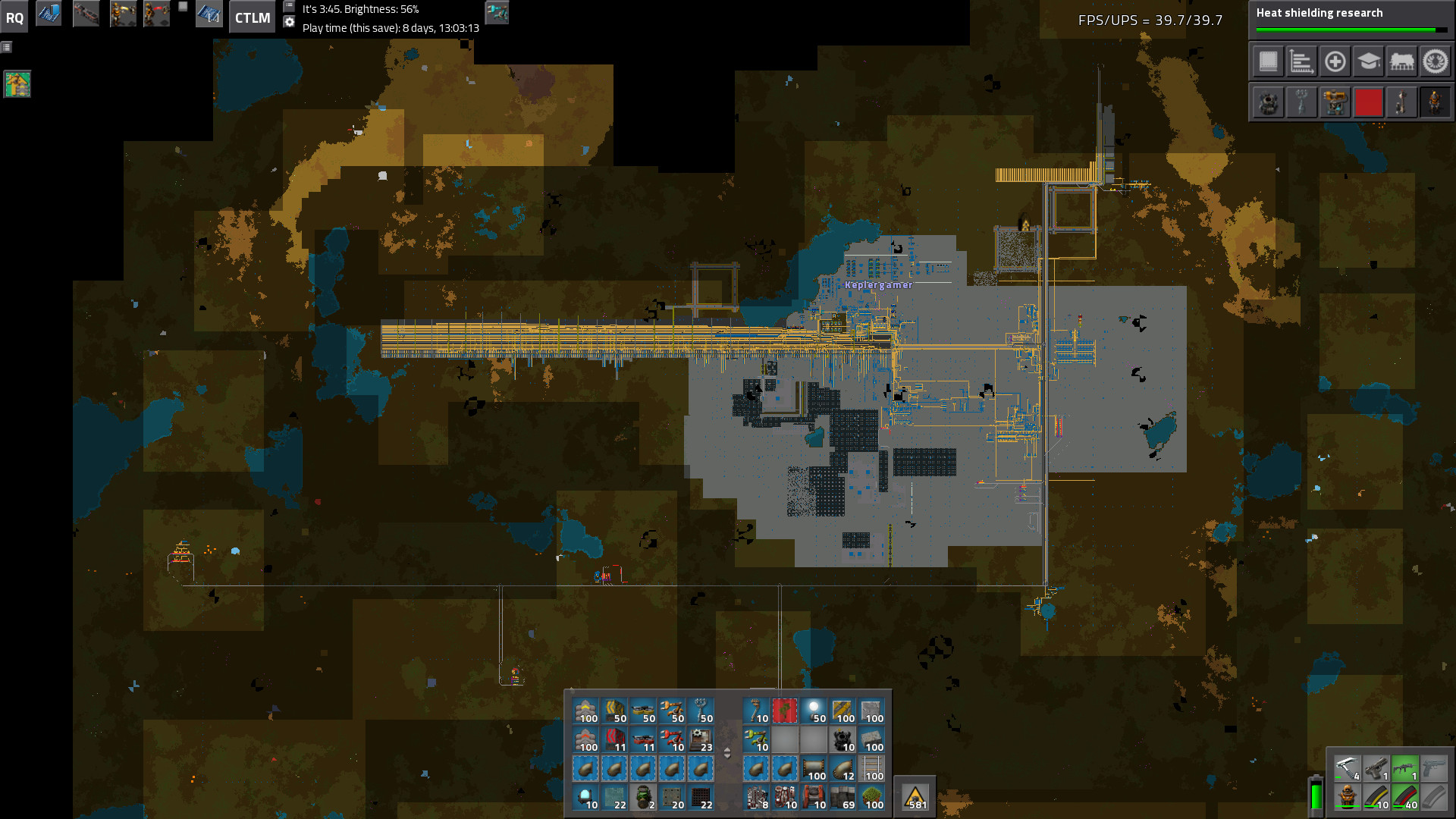This screenshot has height=819, width=1456.
Task: Select the yellow transport belt stack of 100
Action: pyautogui.click(x=585, y=711)
